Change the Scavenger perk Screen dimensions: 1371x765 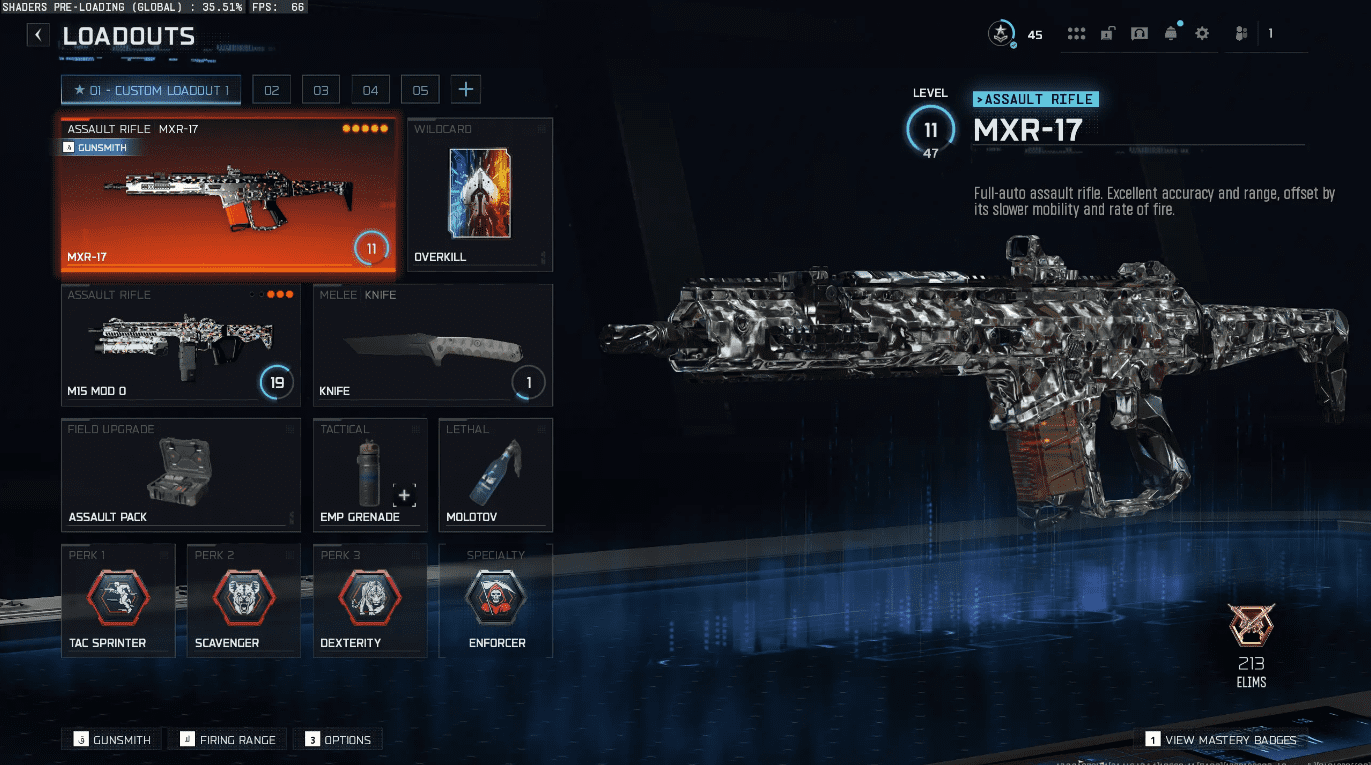(244, 600)
